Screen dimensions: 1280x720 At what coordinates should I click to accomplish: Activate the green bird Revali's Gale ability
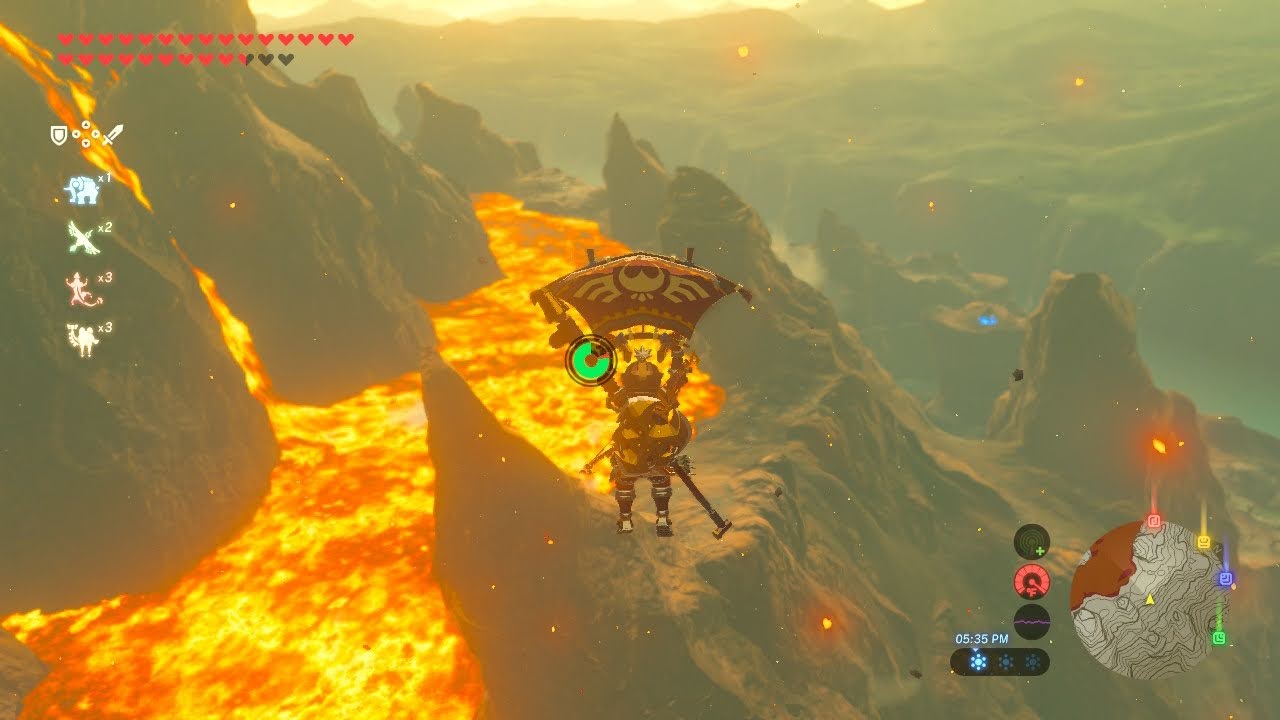pos(82,238)
